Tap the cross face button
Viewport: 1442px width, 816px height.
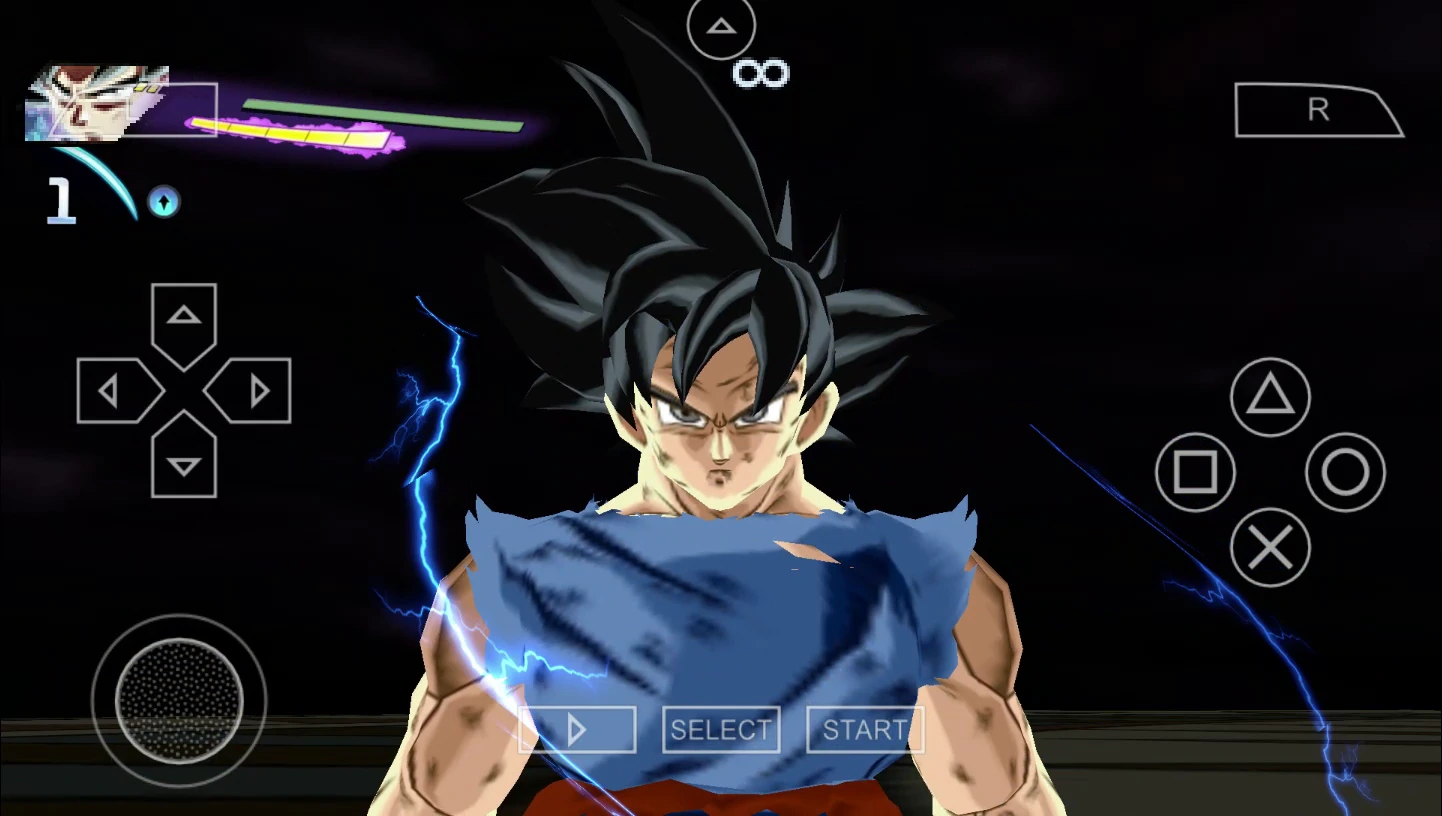click(x=1270, y=547)
